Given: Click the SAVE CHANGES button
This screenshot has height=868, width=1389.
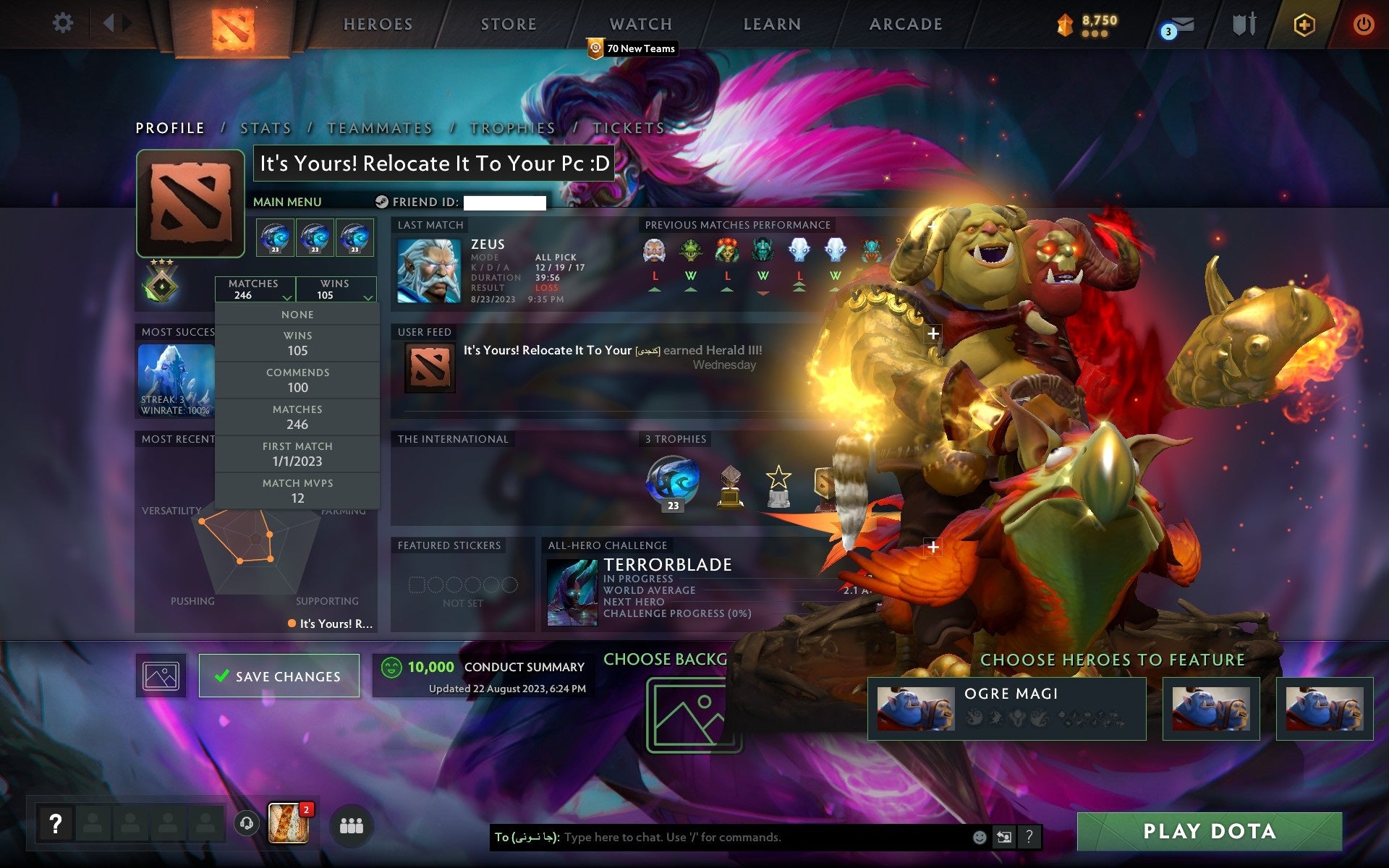Looking at the screenshot, I should (279, 676).
